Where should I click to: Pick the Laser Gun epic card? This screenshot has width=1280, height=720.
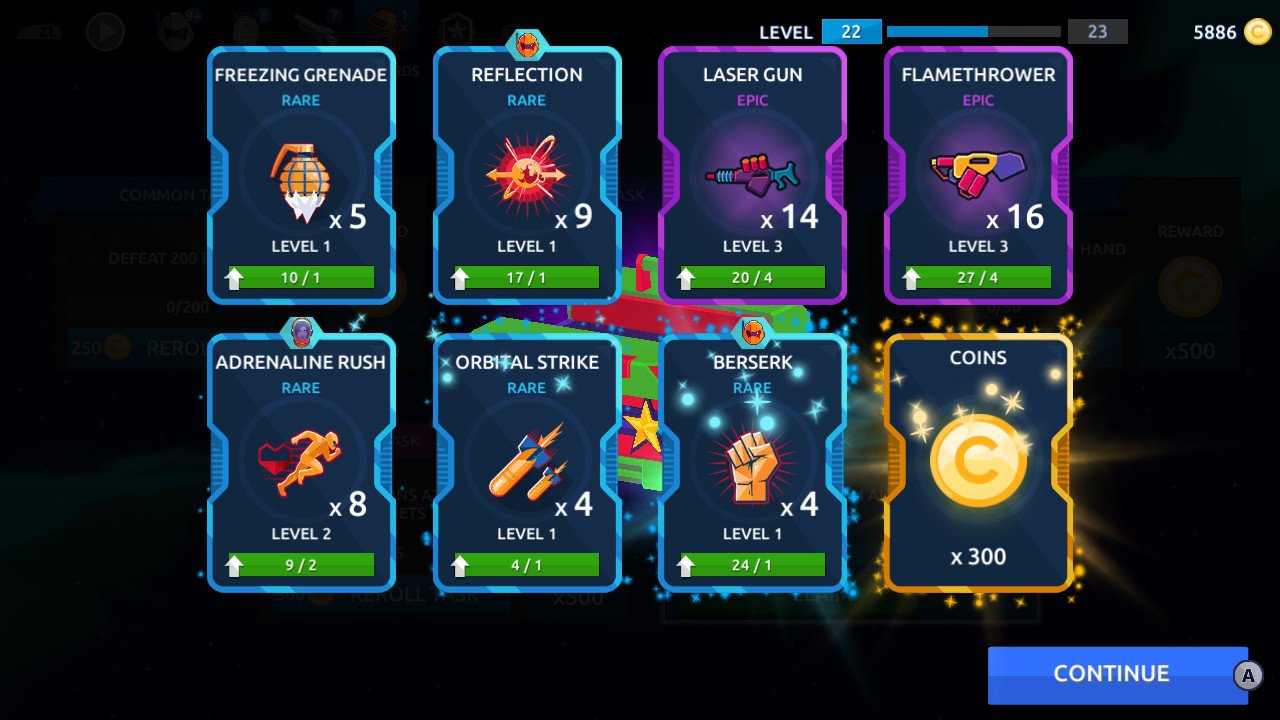pyautogui.click(x=752, y=175)
